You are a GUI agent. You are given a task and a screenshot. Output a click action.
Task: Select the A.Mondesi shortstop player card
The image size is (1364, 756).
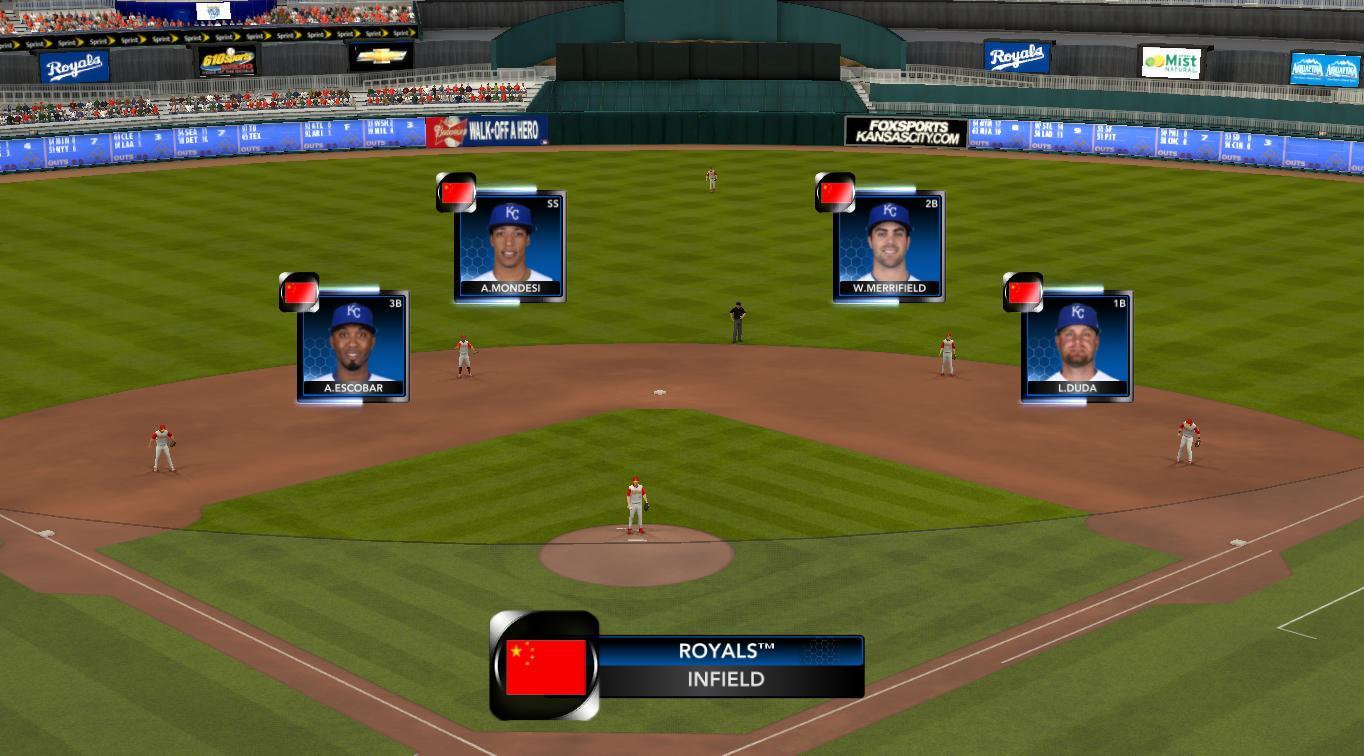[x=510, y=245]
